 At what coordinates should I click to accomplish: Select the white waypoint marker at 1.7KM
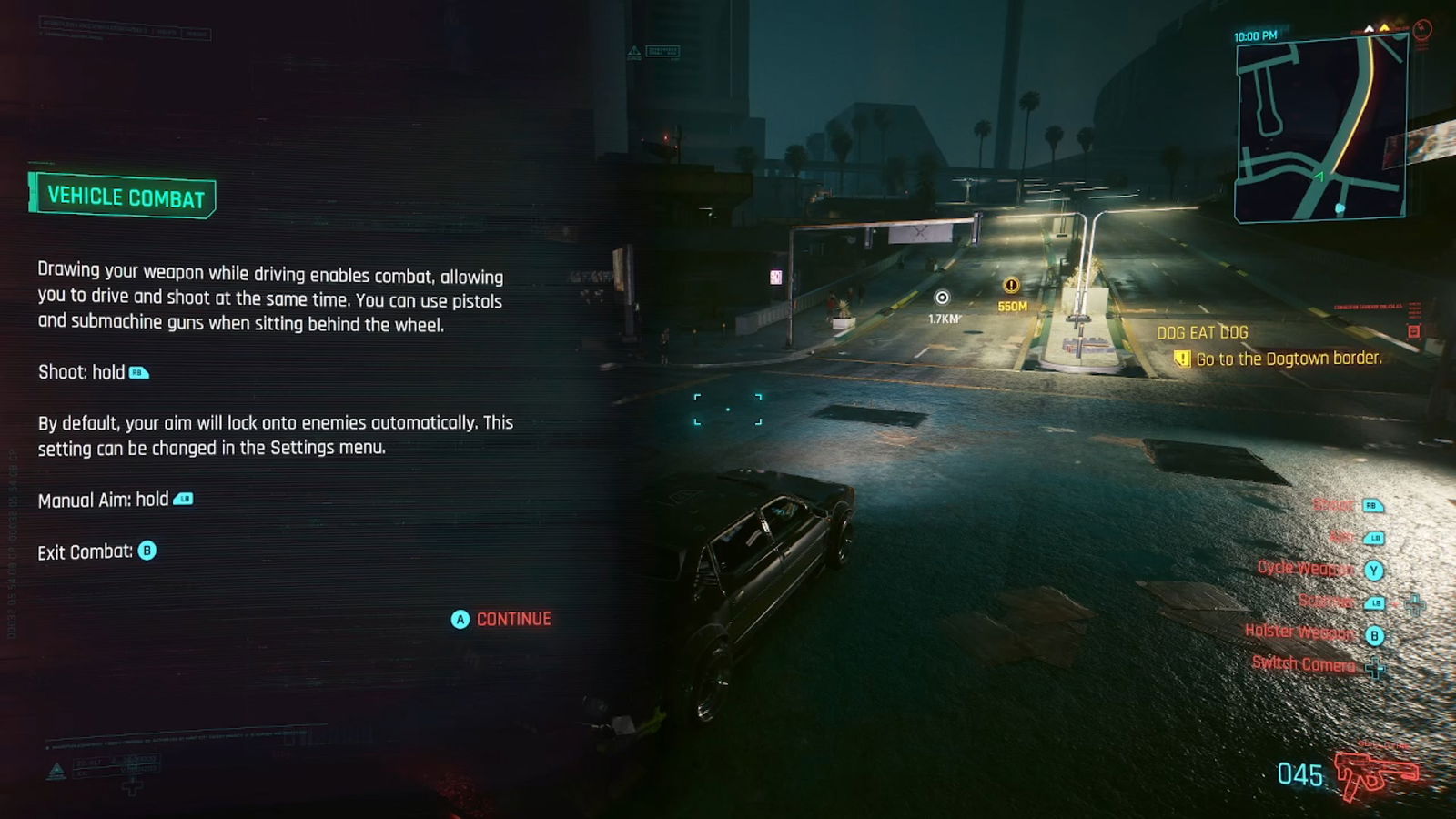[x=943, y=298]
